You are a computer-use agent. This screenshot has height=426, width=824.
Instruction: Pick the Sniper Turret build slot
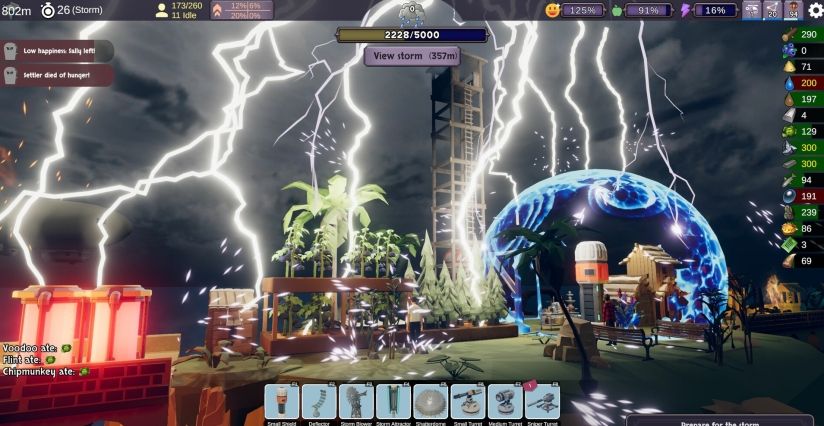542,402
